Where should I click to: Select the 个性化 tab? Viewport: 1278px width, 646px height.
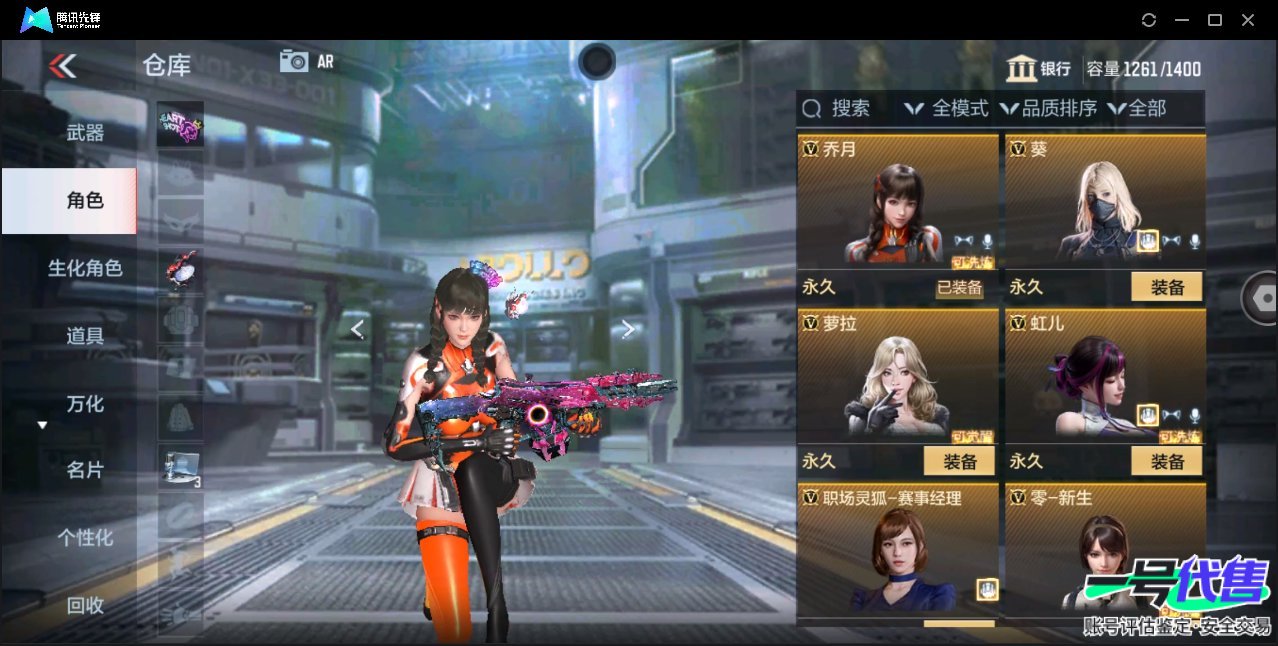click(x=85, y=537)
